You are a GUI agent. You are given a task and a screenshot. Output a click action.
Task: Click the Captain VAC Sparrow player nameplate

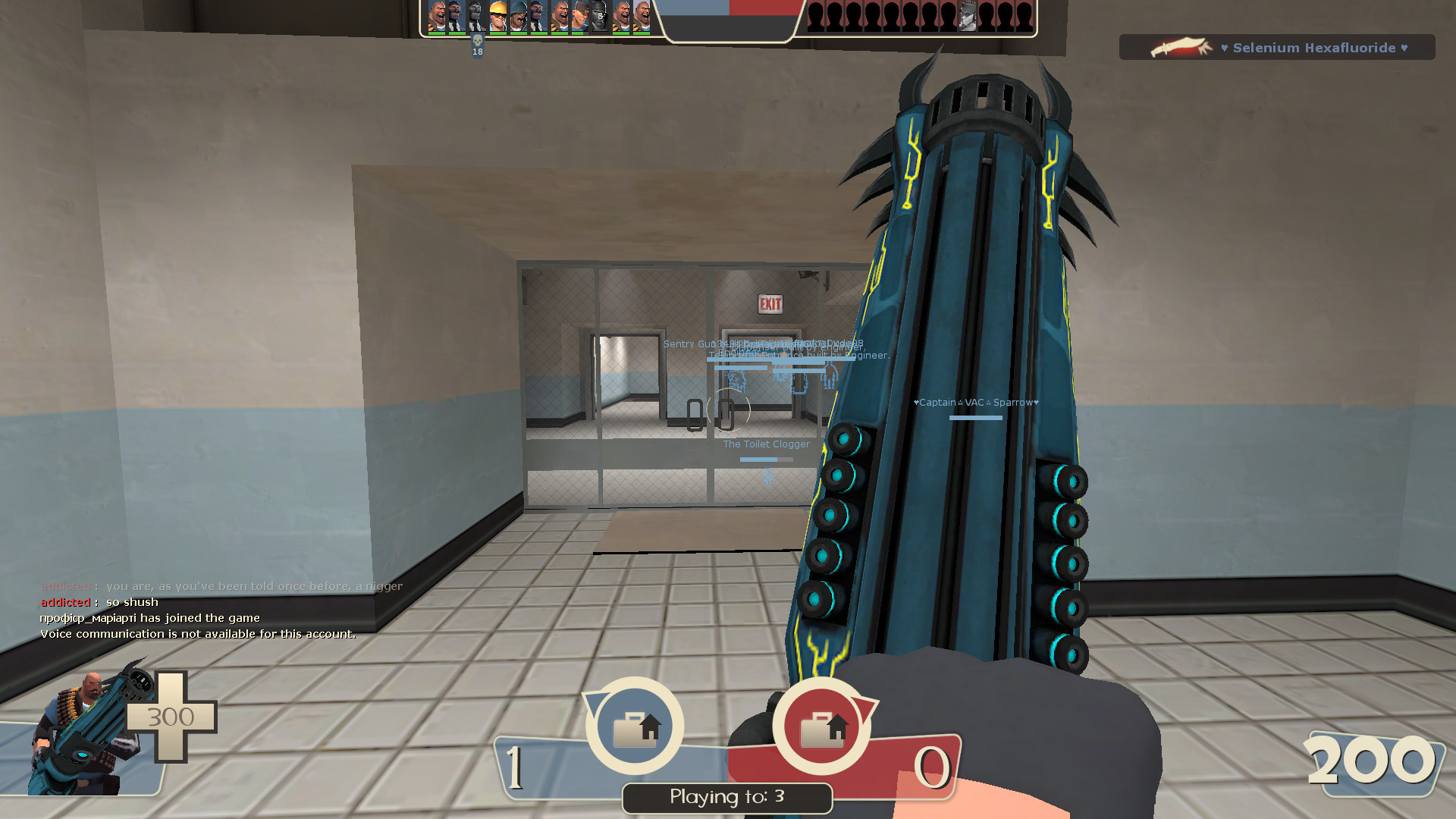(x=975, y=402)
